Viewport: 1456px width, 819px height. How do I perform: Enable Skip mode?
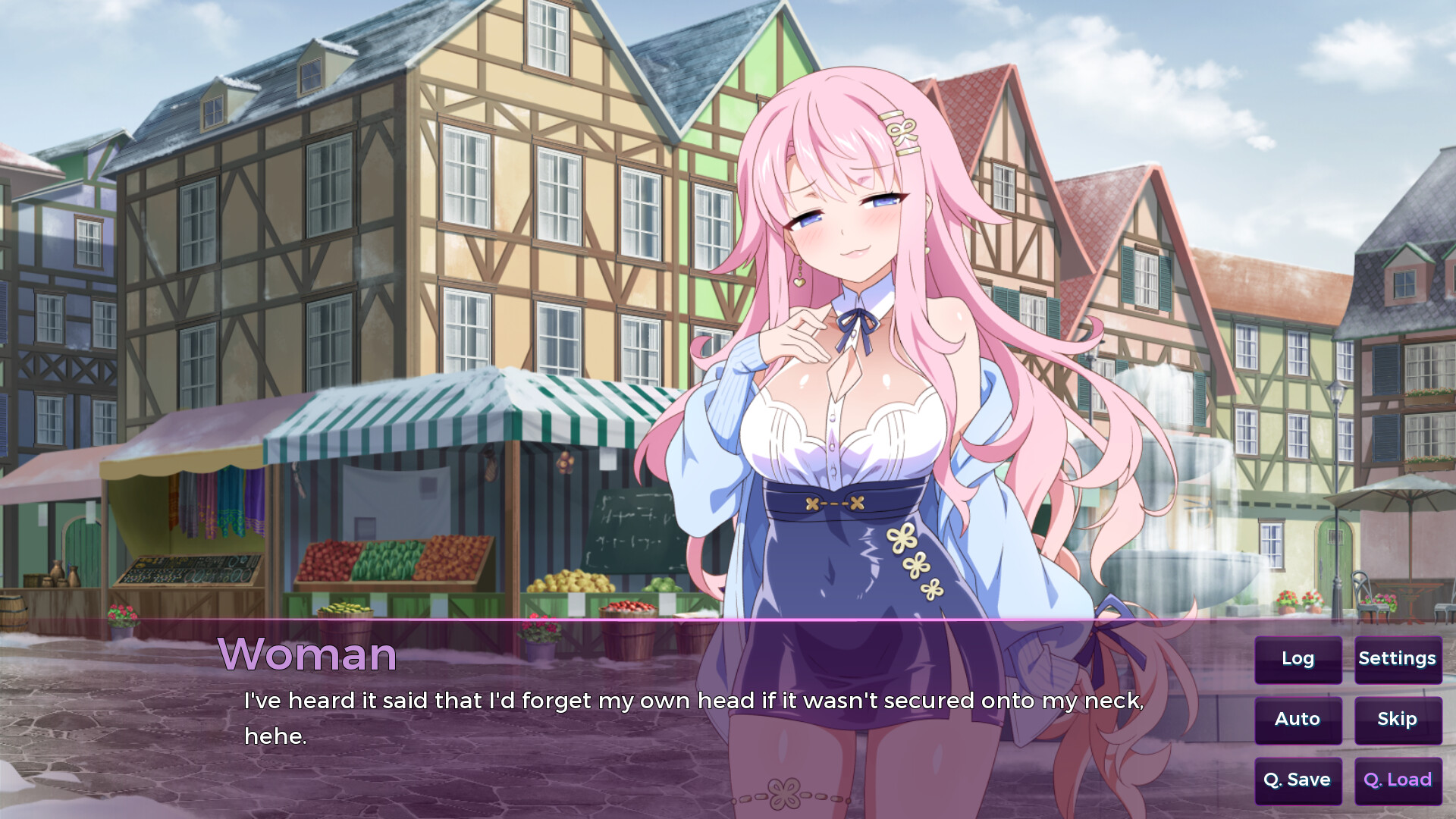1398,719
